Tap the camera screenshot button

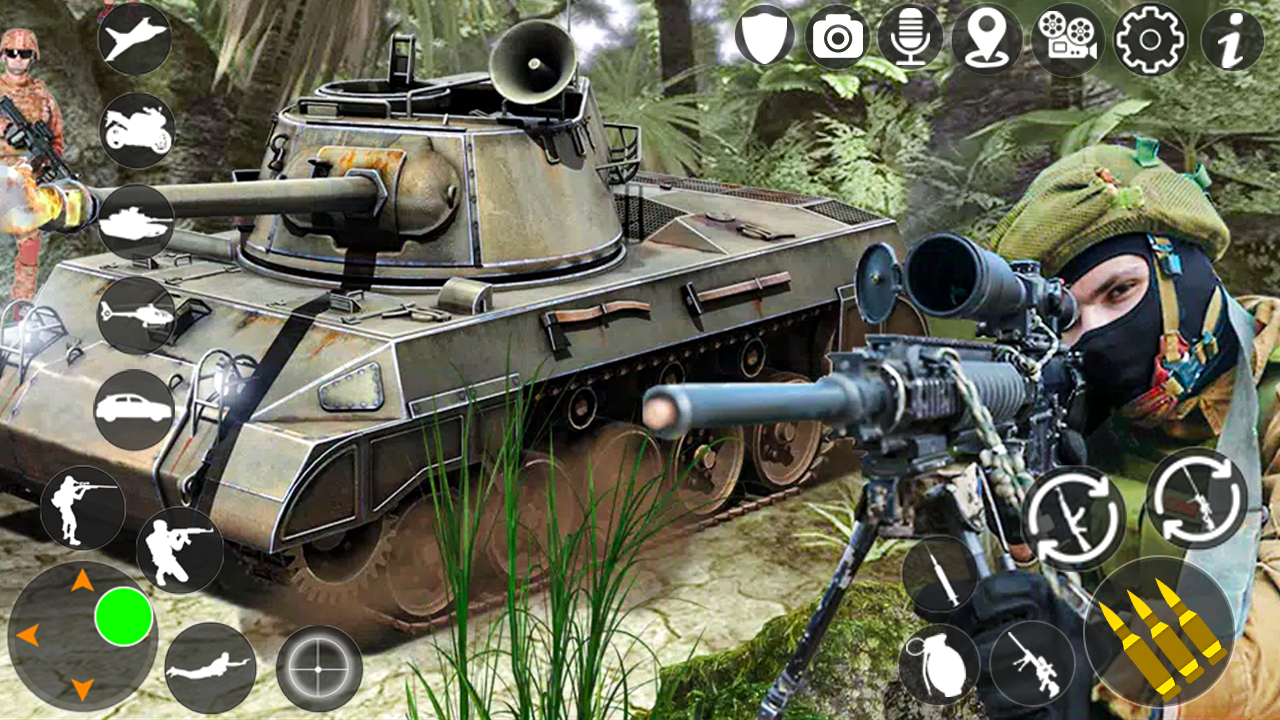click(836, 40)
